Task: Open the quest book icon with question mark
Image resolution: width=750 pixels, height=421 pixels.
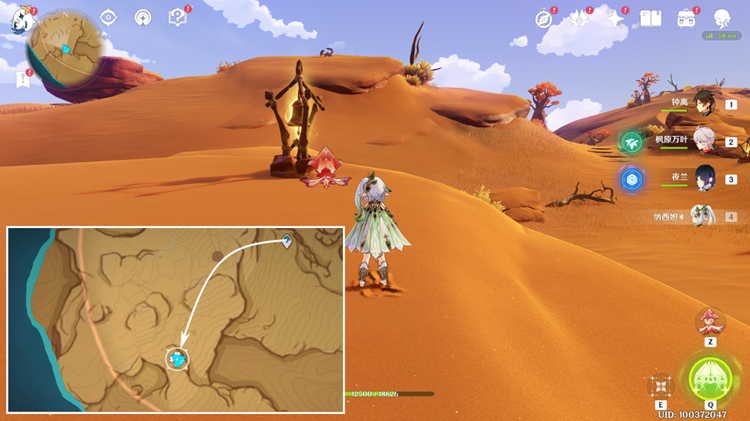Action: coord(178,17)
